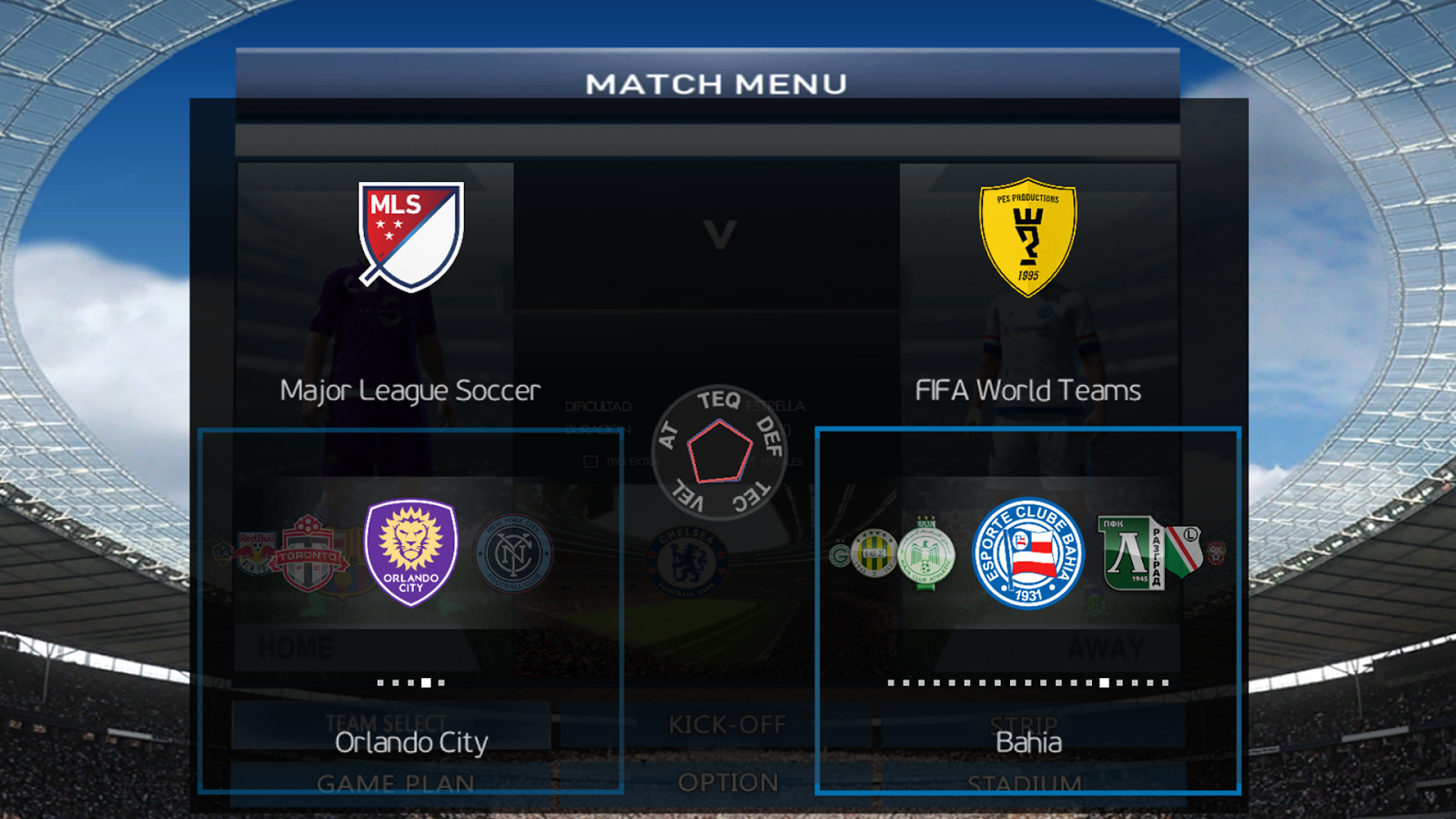Enable the TPO. EXTRA checkbox
The height and width of the screenshot is (819, 1456).
pos(591,461)
